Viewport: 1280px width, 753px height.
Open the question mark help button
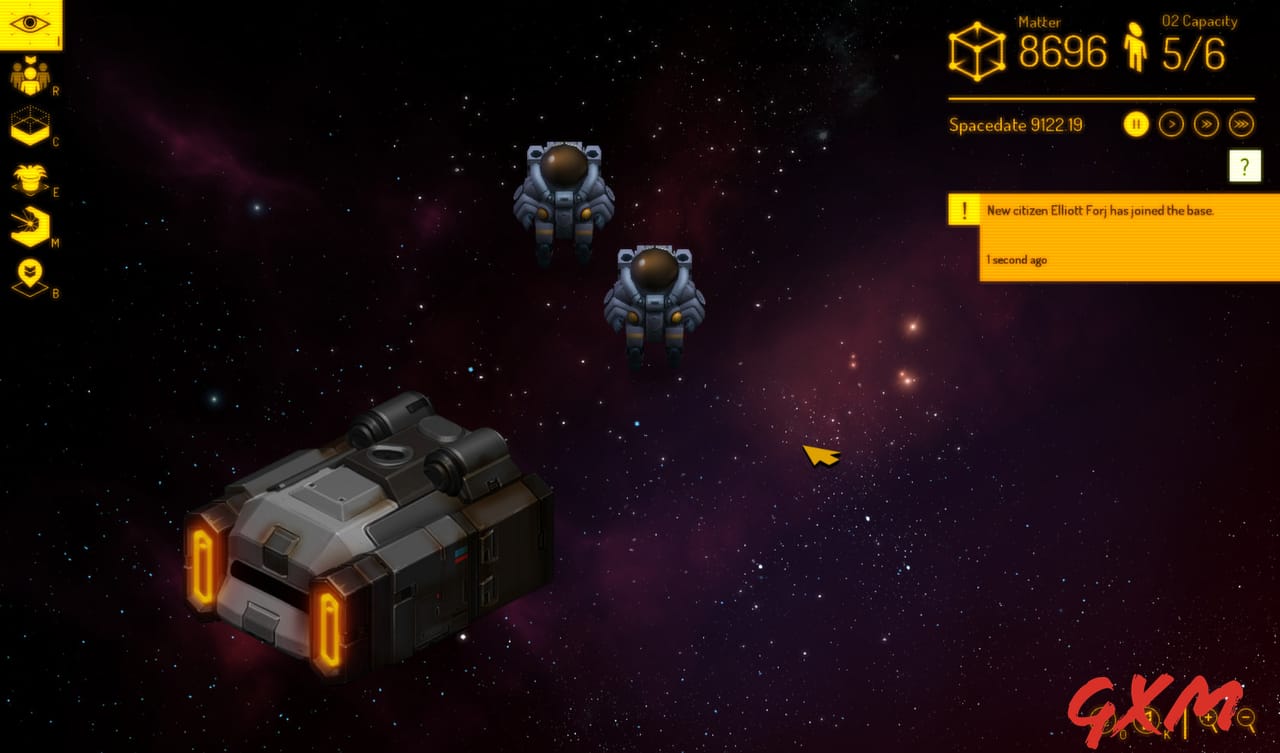(1244, 167)
